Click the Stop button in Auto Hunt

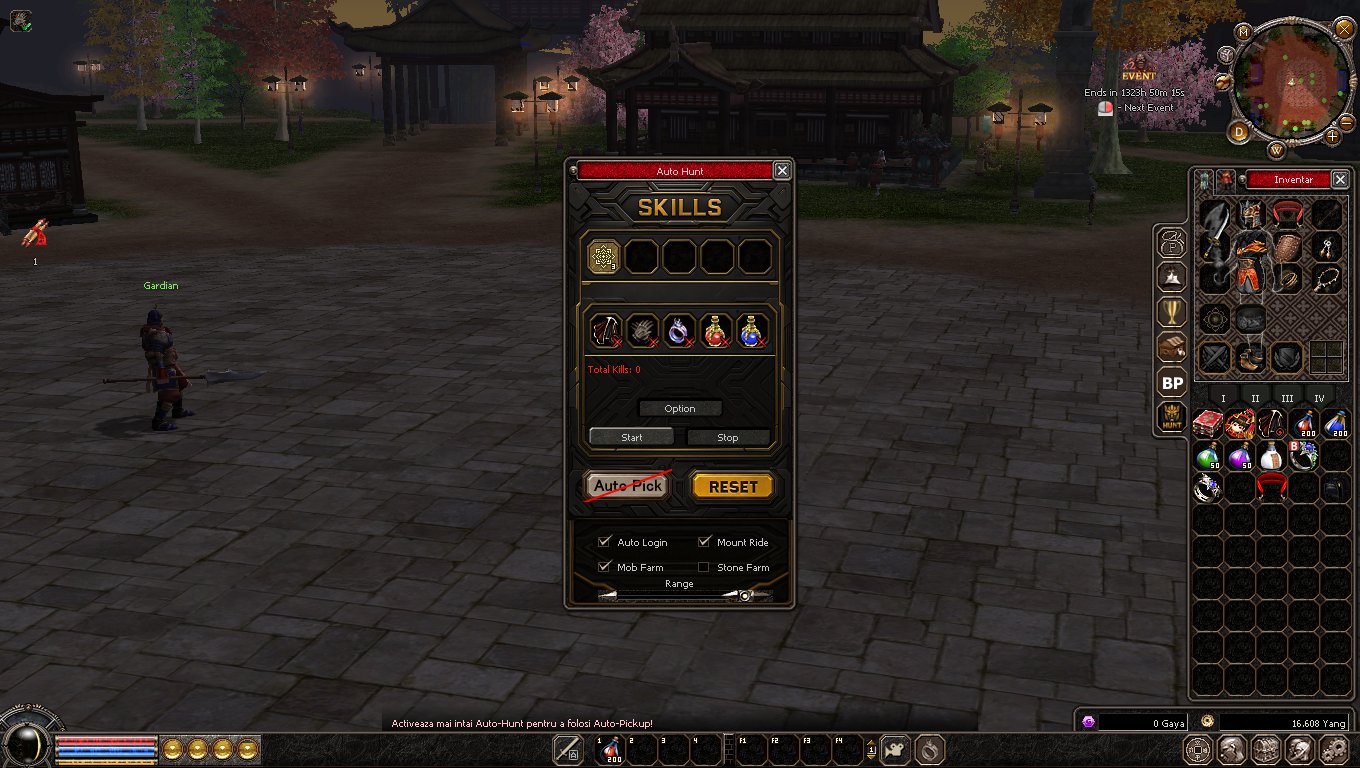[x=728, y=437]
